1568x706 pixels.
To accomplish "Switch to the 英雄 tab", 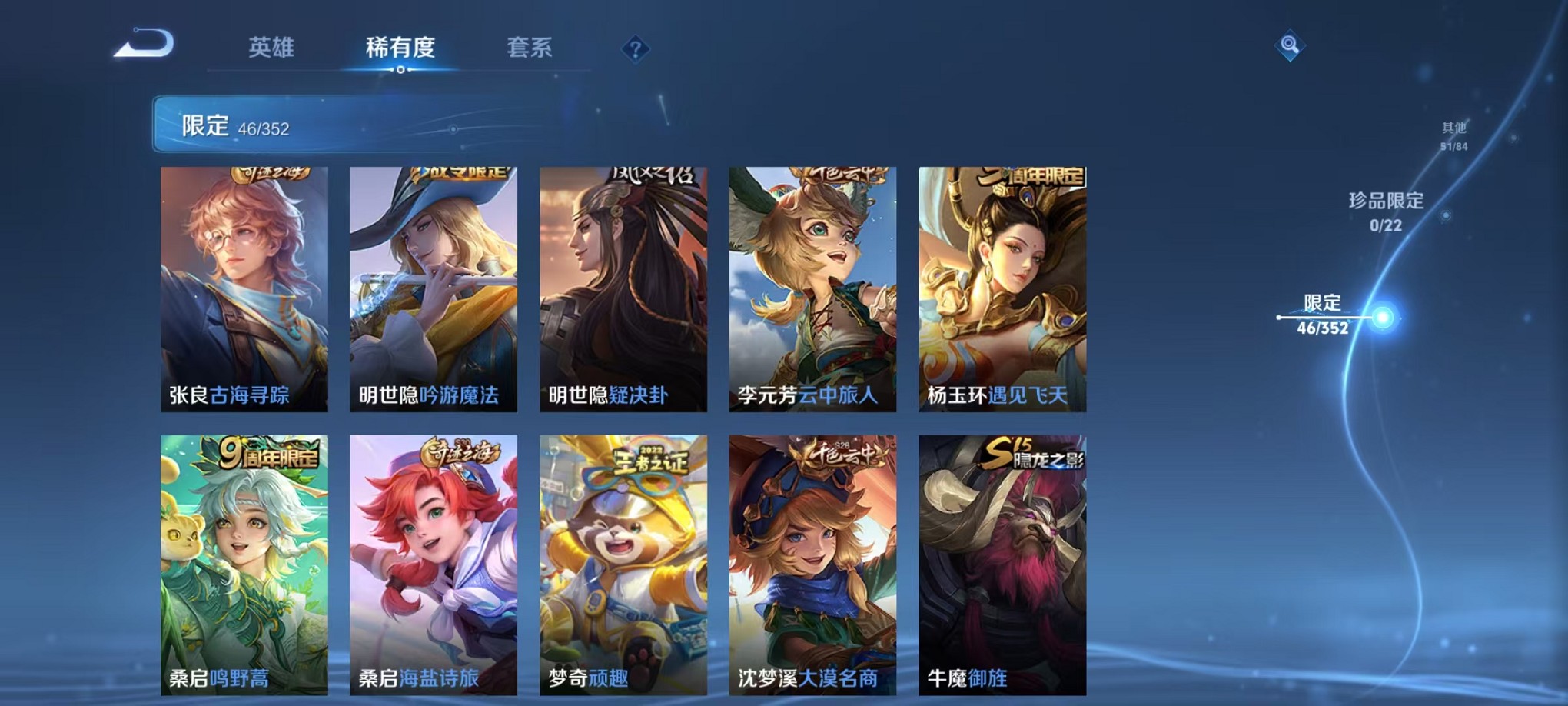I will click(x=271, y=48).
